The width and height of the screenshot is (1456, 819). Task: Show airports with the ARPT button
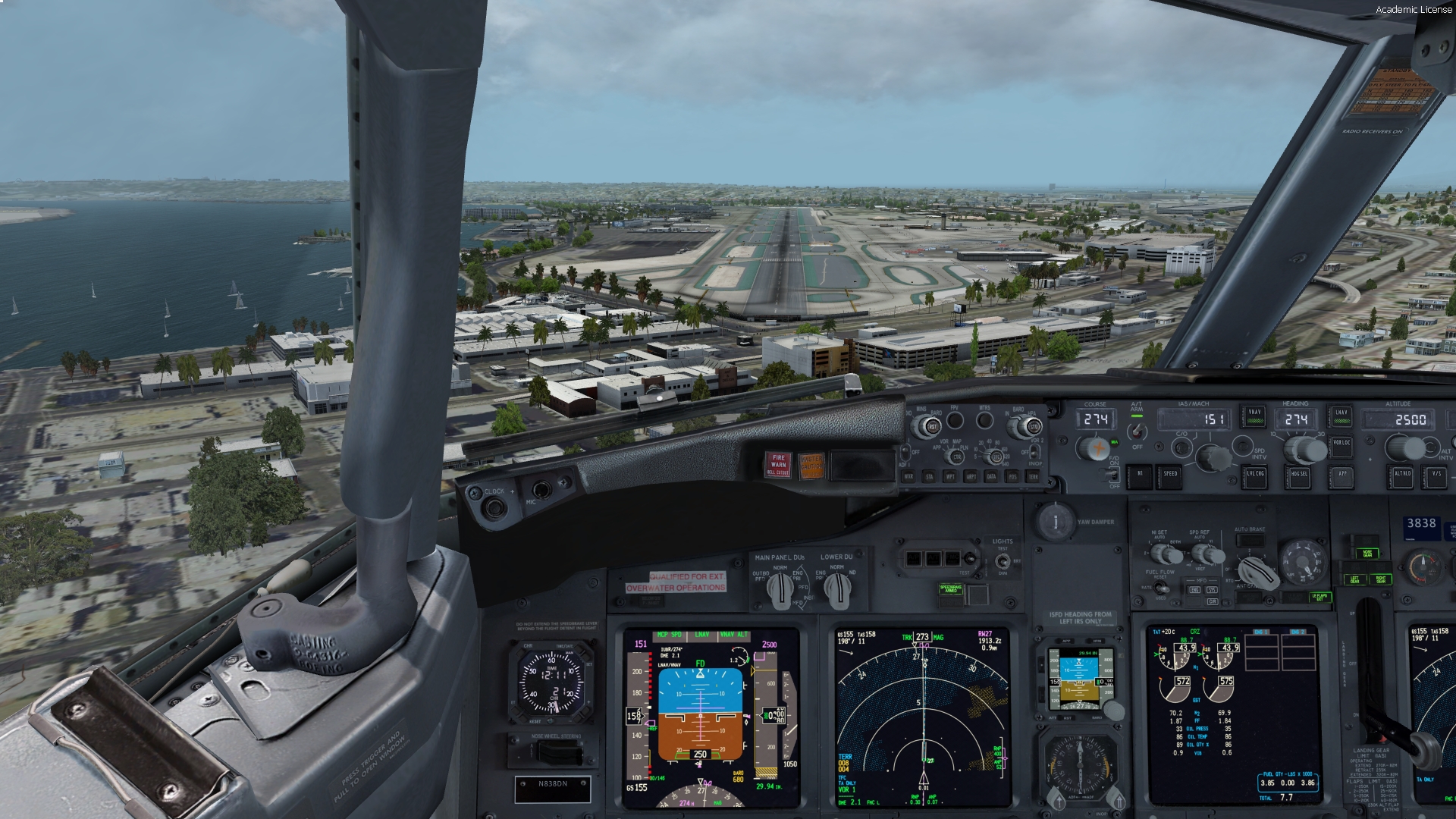coord(971,476)
